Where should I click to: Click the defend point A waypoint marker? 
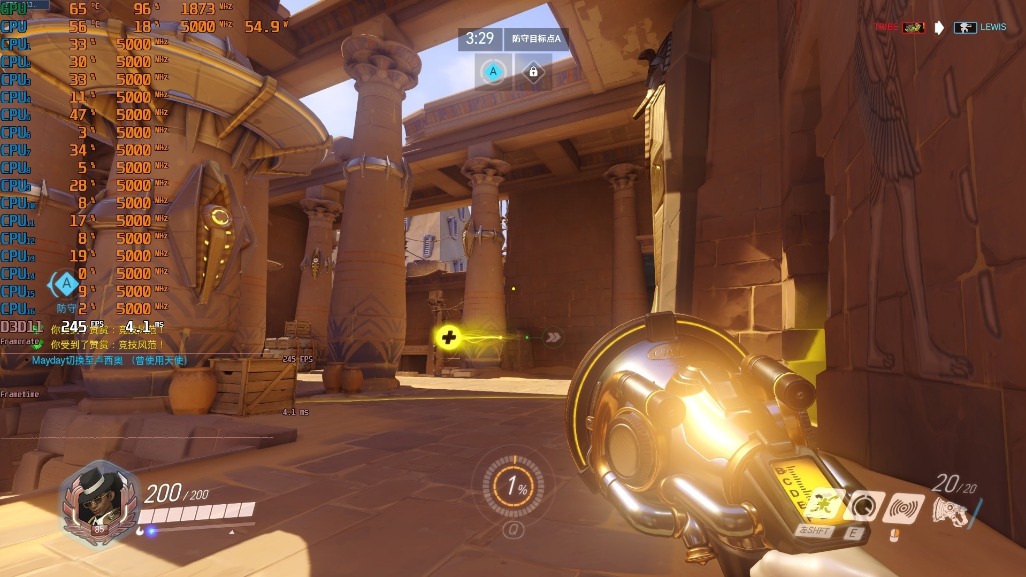67,286
